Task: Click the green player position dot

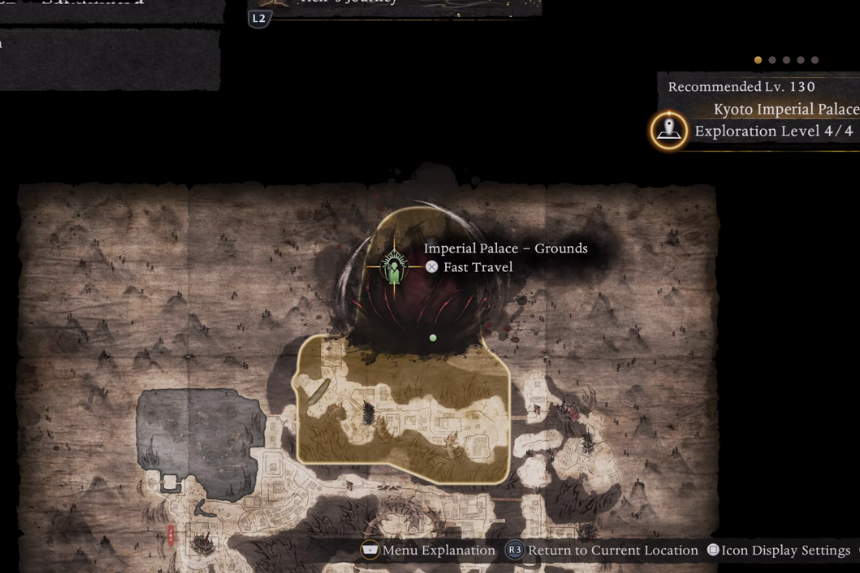Action: pos(433,338)
